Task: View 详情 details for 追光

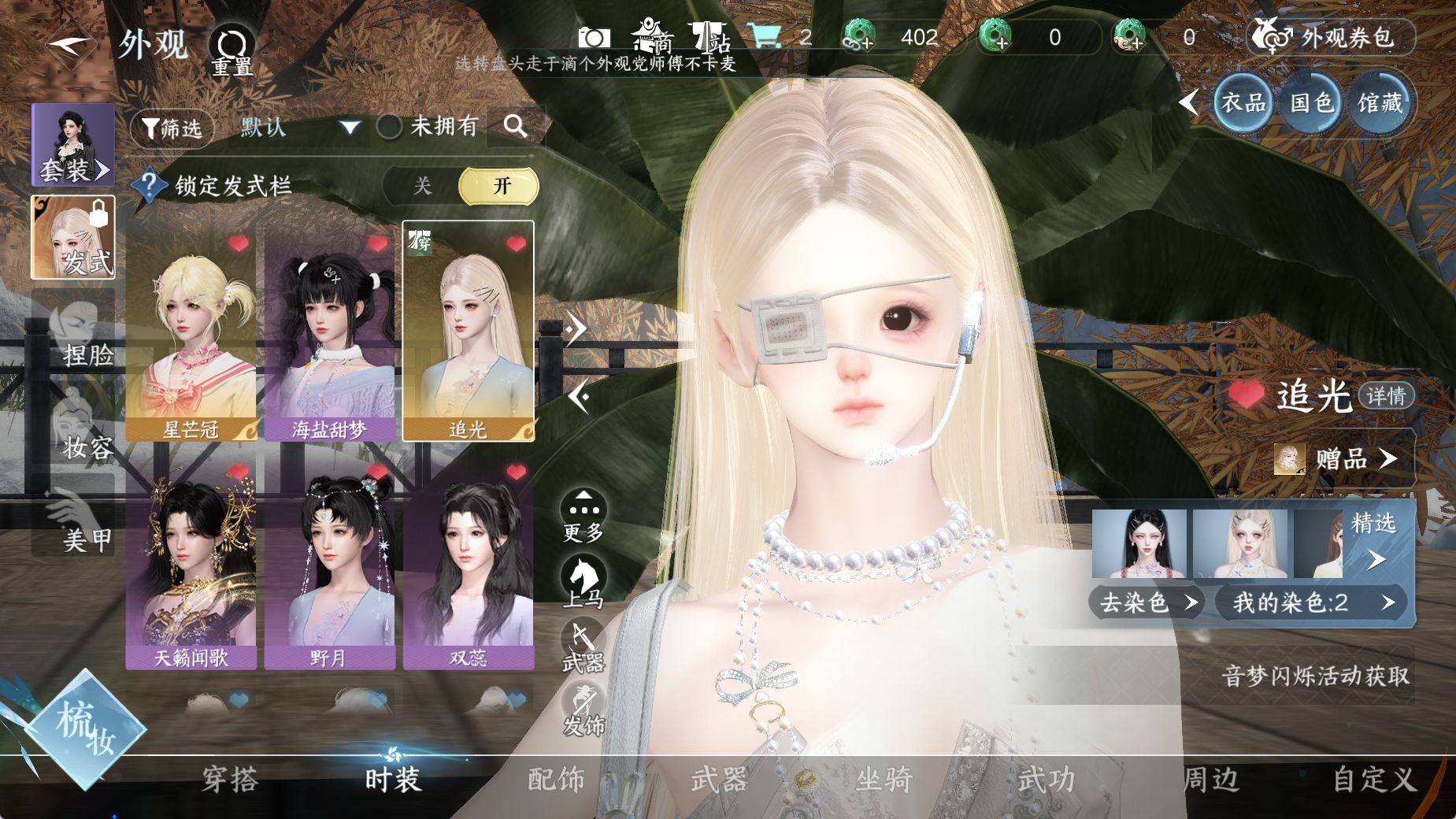Action: tap(1385, 395)
